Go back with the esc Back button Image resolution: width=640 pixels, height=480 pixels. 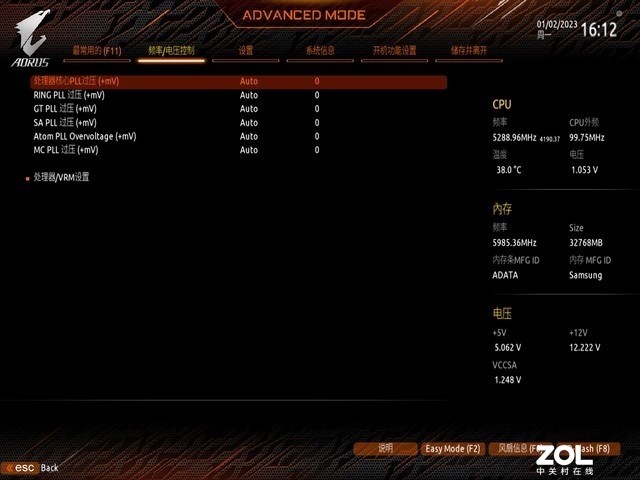[33, 467]
